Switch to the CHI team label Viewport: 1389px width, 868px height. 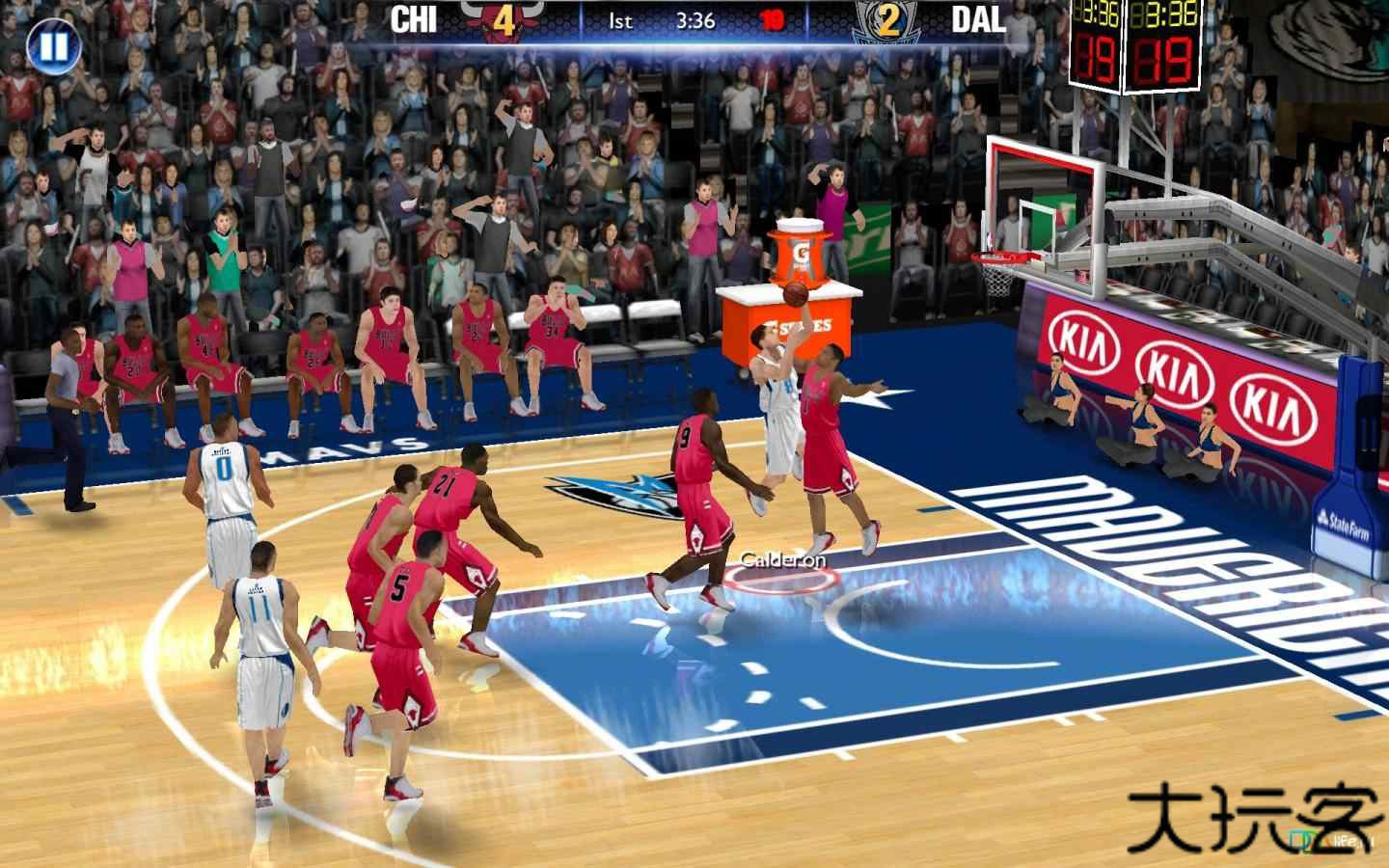coord(415,17)
